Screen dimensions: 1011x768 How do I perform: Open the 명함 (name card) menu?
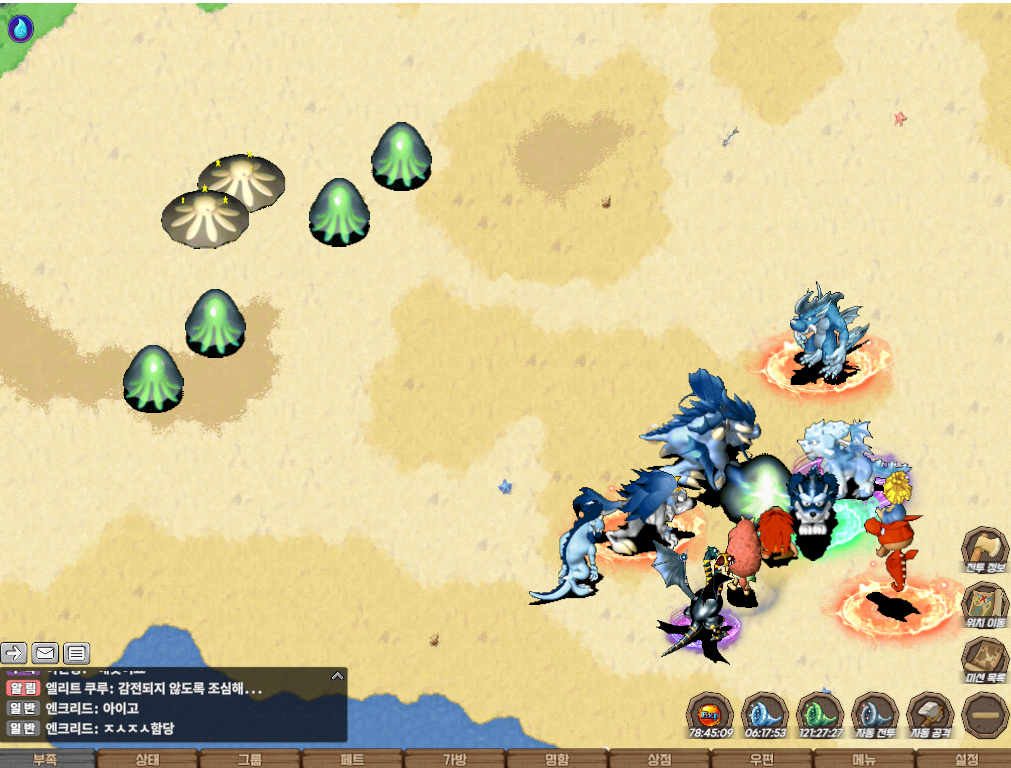[x=556, y=759]
